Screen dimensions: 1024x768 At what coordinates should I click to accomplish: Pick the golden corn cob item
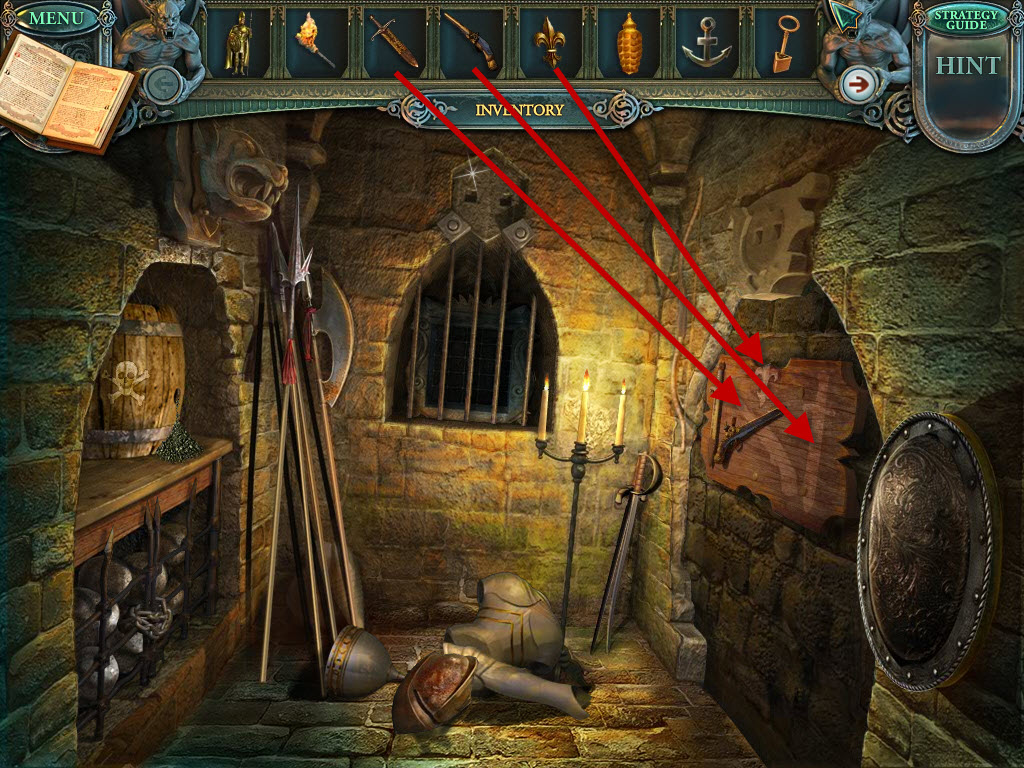coord(629,45)
